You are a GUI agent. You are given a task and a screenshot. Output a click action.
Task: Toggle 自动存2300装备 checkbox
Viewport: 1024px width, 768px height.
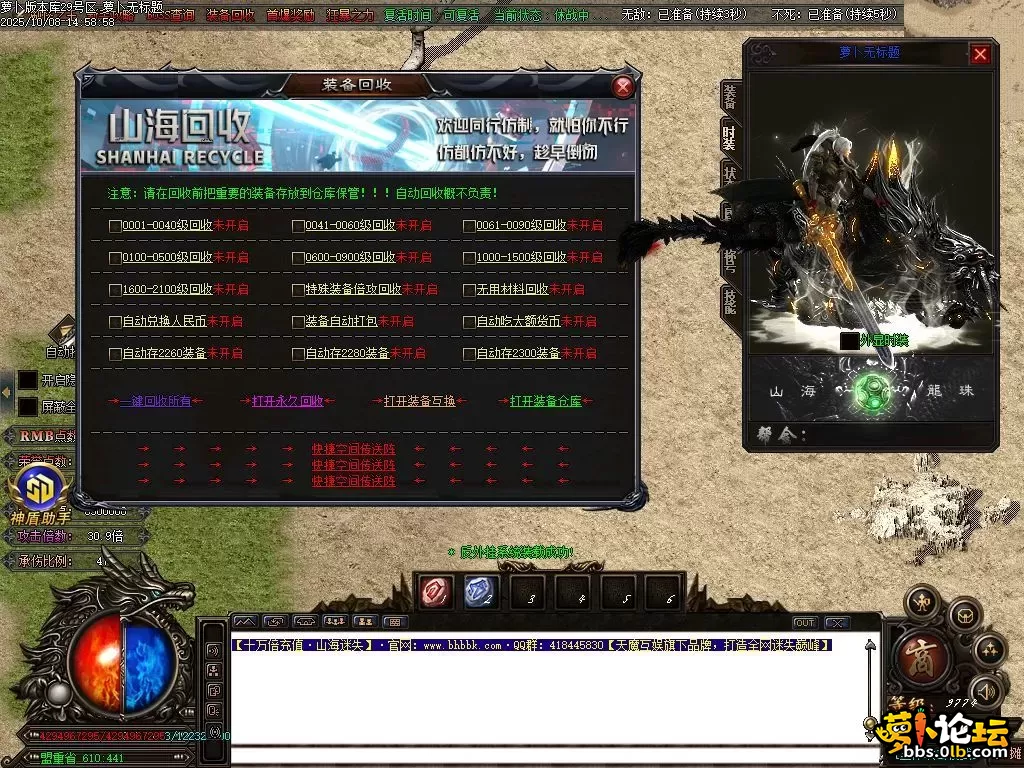click(469, 354)
